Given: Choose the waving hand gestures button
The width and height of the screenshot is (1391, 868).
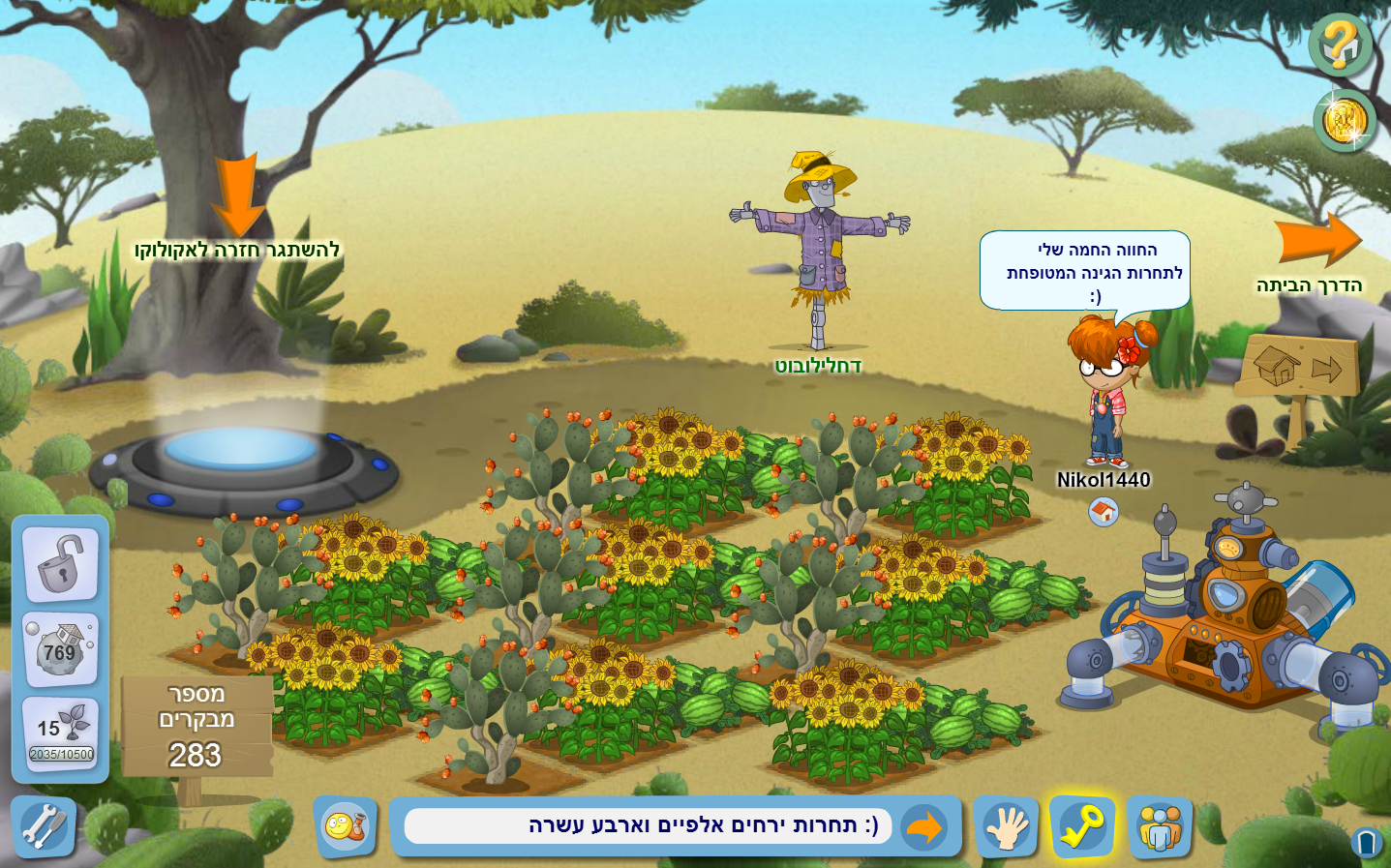Looking at the screenshot, I should click(1007, 827).
